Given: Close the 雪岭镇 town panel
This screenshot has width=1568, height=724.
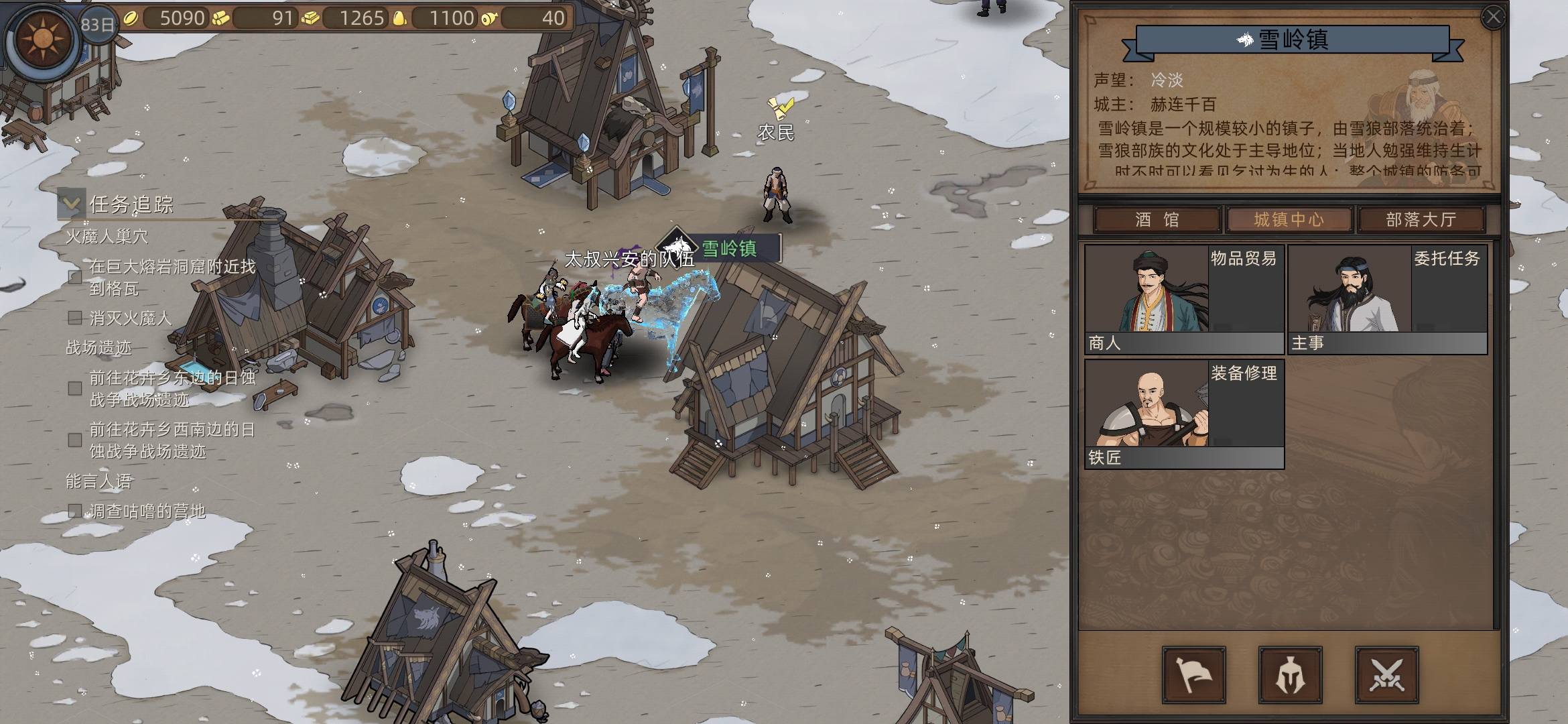Looking at the screenshot, I should (1493, 17).
